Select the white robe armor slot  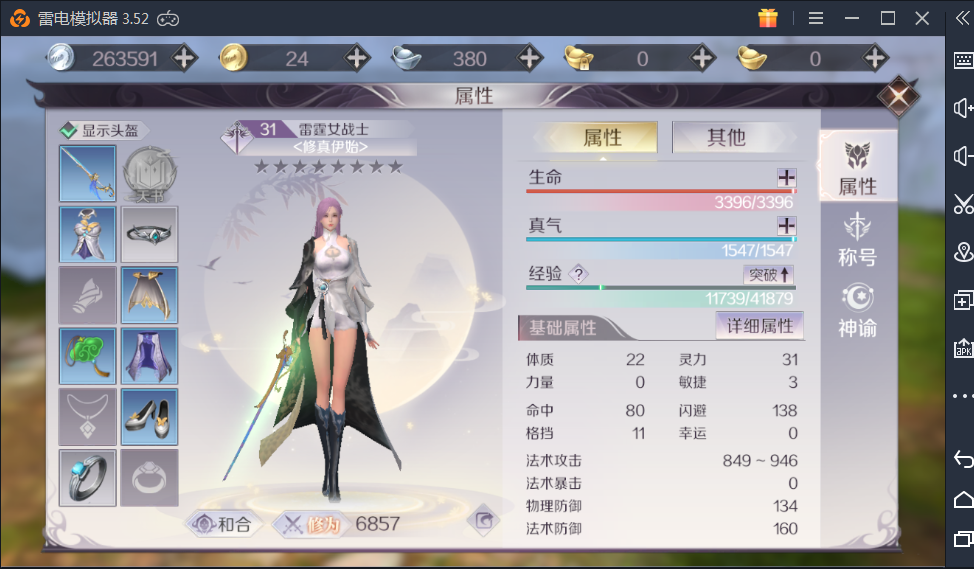[88, 235]
